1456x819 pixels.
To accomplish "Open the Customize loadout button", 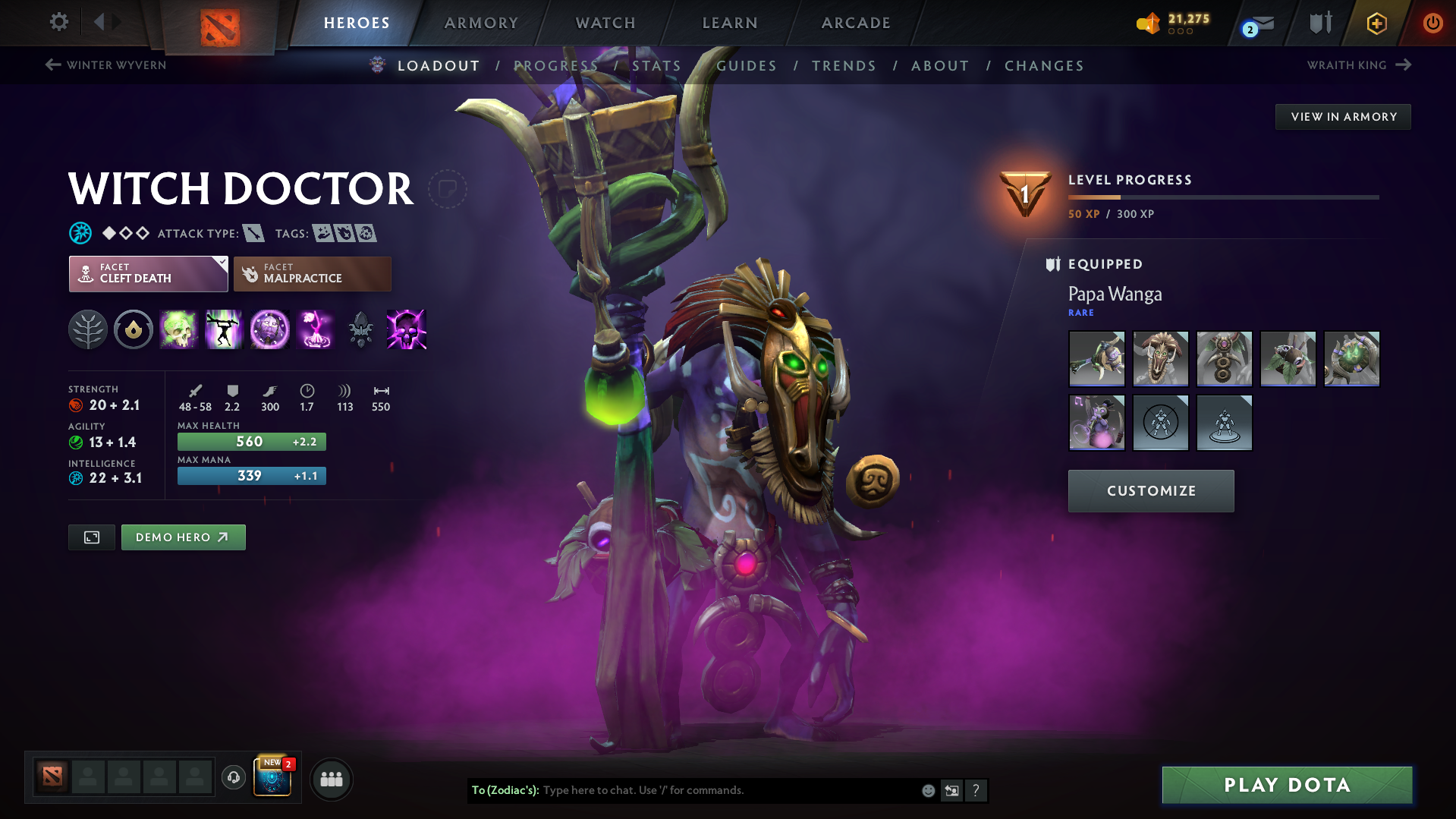I will (x=1150, y=491).
